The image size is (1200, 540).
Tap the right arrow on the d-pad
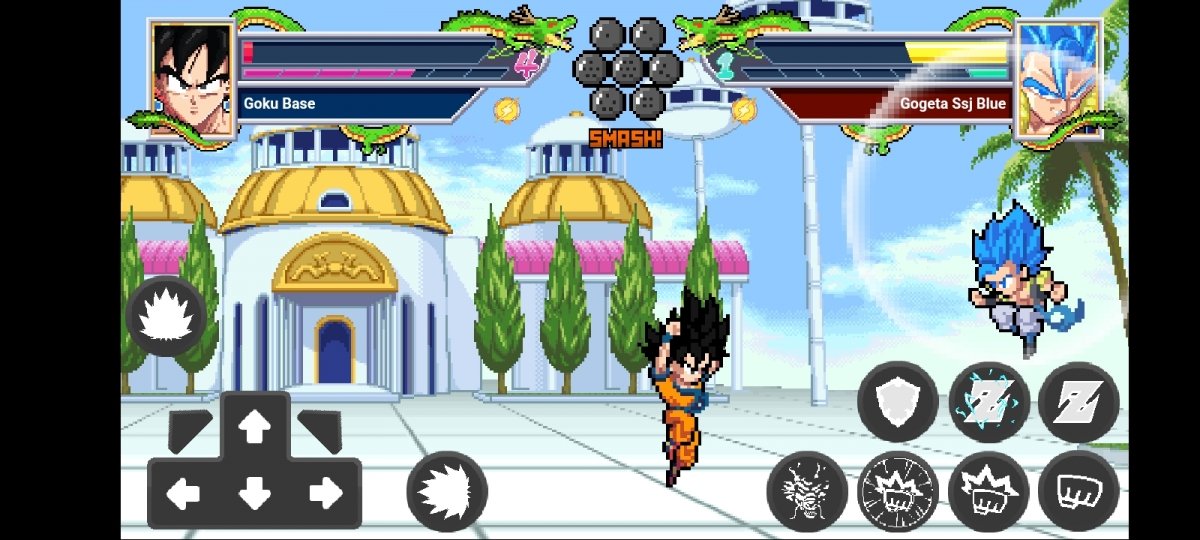[x=325, y=492]
